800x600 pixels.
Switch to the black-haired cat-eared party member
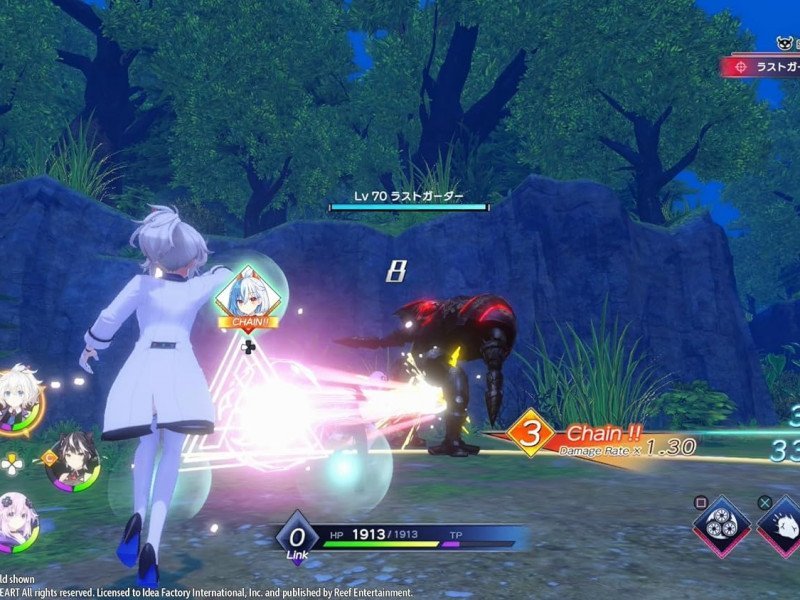click(72, 460)
